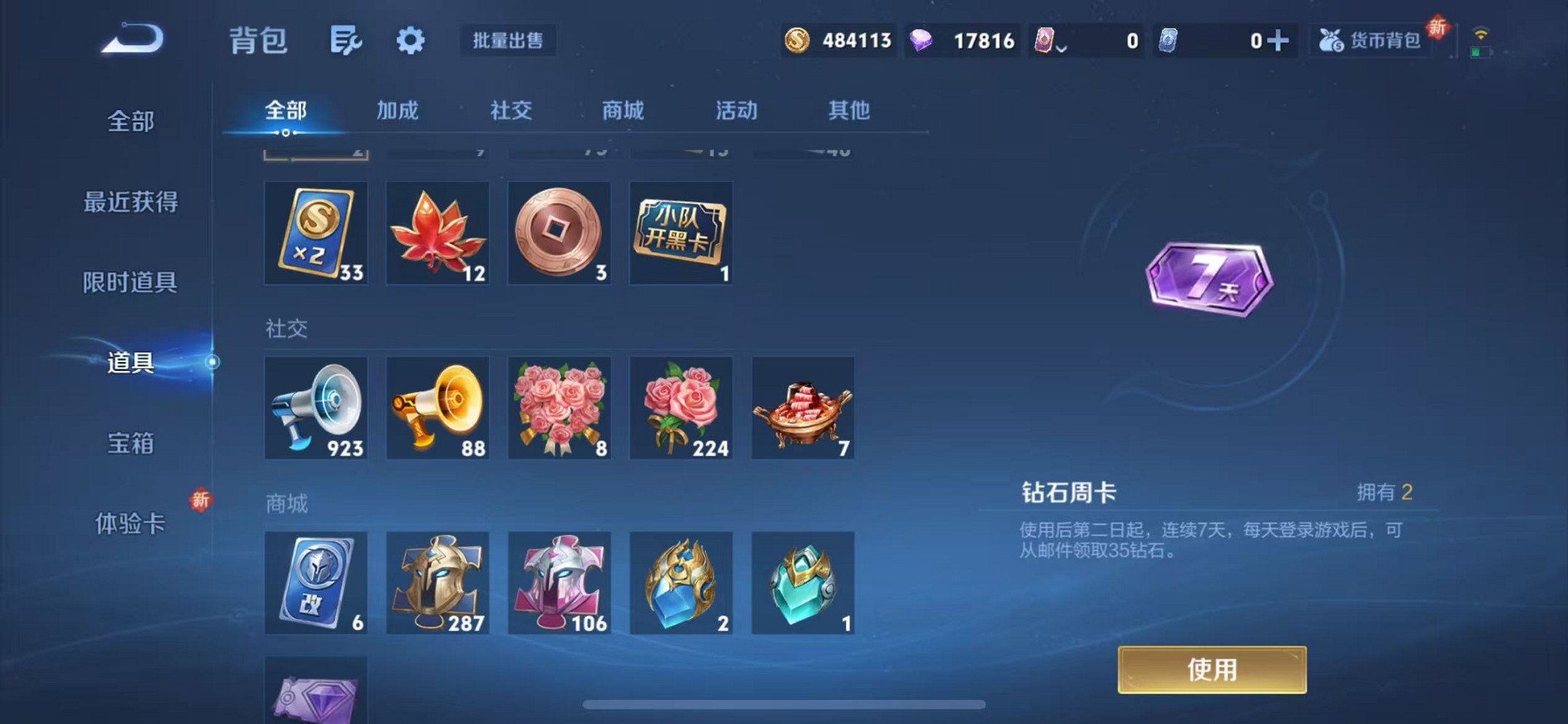Select the hotpot social gift item

coord(802,408)
